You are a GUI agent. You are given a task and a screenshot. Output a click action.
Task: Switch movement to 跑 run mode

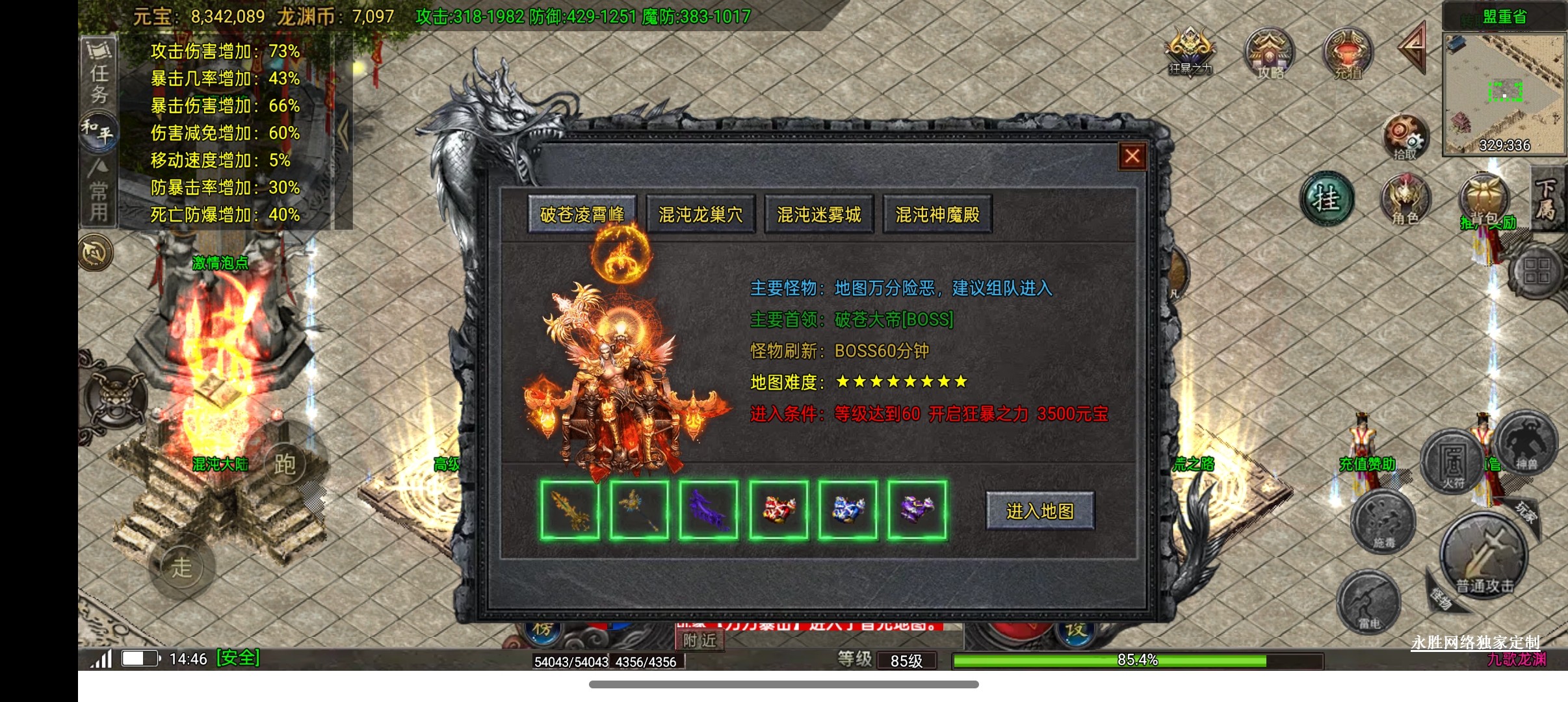285,463
